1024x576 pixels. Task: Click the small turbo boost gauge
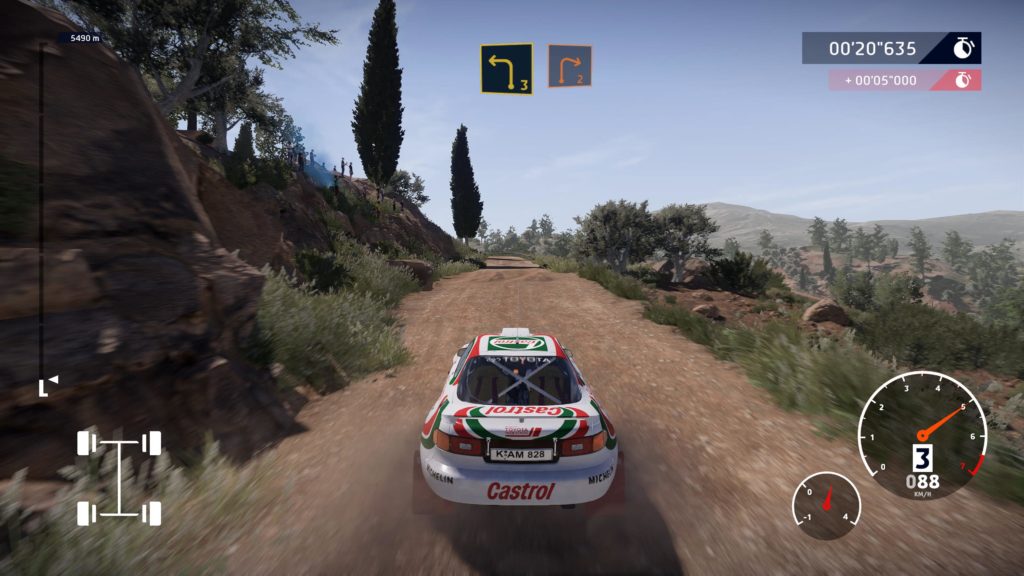[x=826, y=505]
